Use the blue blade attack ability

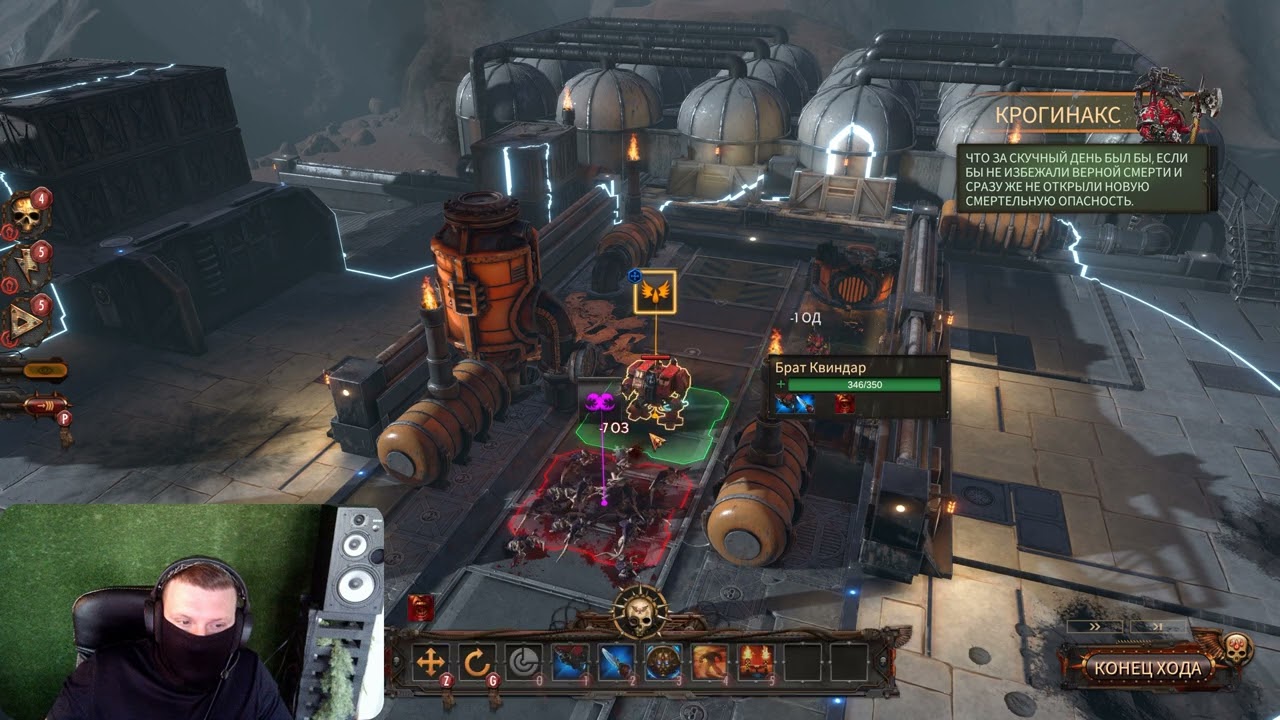[617, 662]
